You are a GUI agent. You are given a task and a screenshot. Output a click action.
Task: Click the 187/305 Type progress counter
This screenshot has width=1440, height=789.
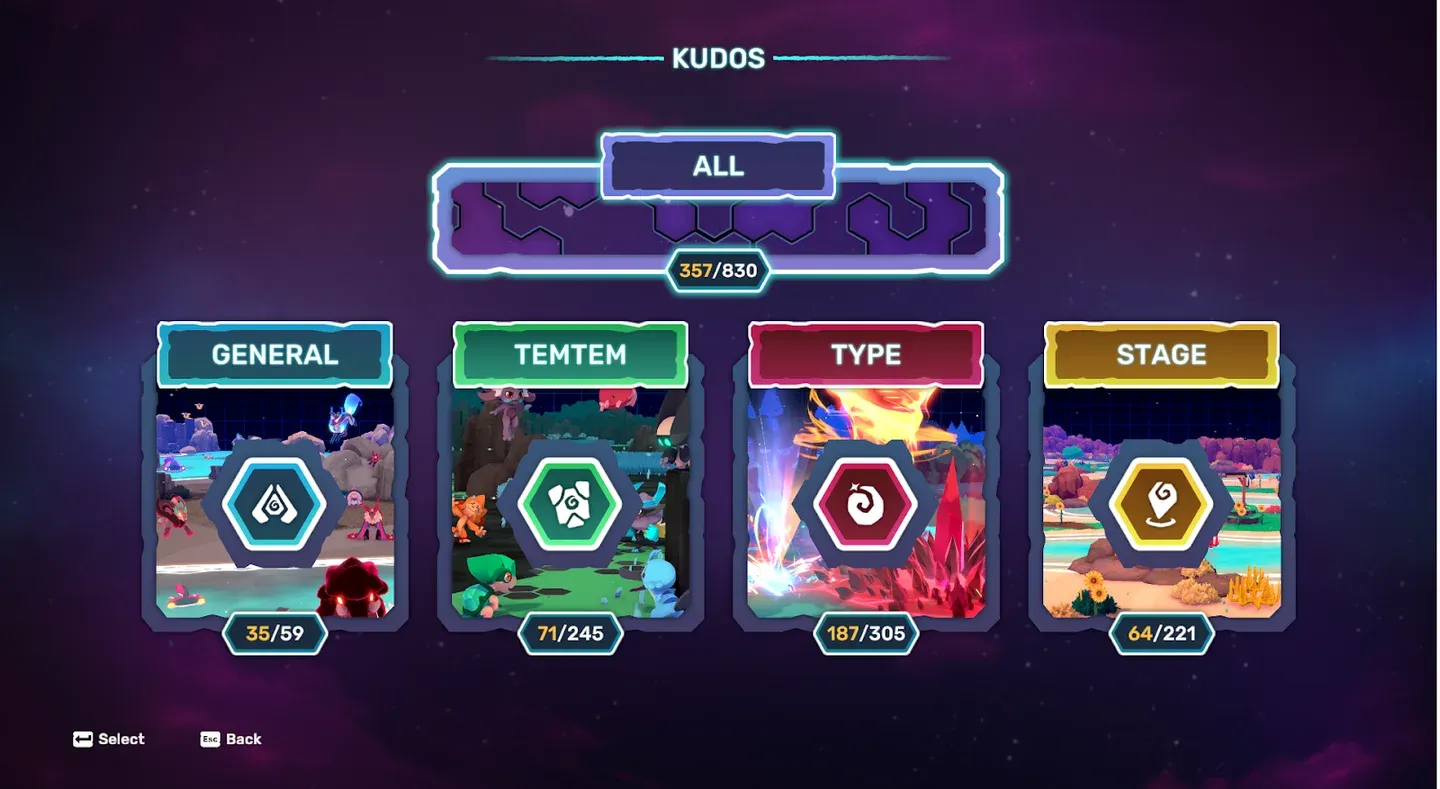click(x=864, y=632)
